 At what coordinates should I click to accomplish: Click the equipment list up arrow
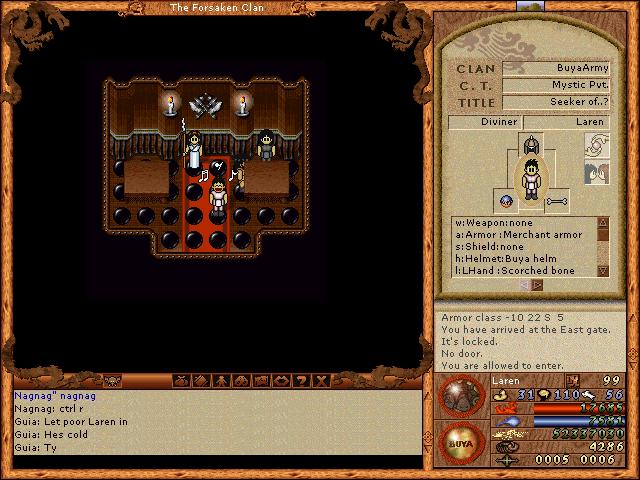point(602,223)
